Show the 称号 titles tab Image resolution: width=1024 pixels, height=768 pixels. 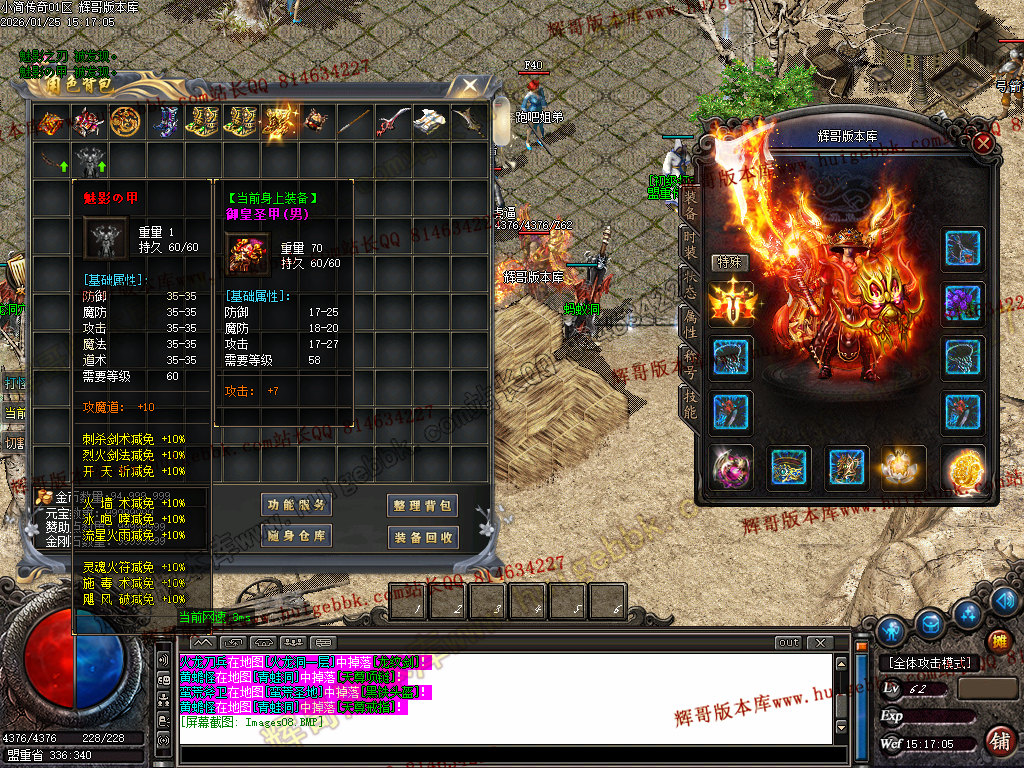coord(690,364)
